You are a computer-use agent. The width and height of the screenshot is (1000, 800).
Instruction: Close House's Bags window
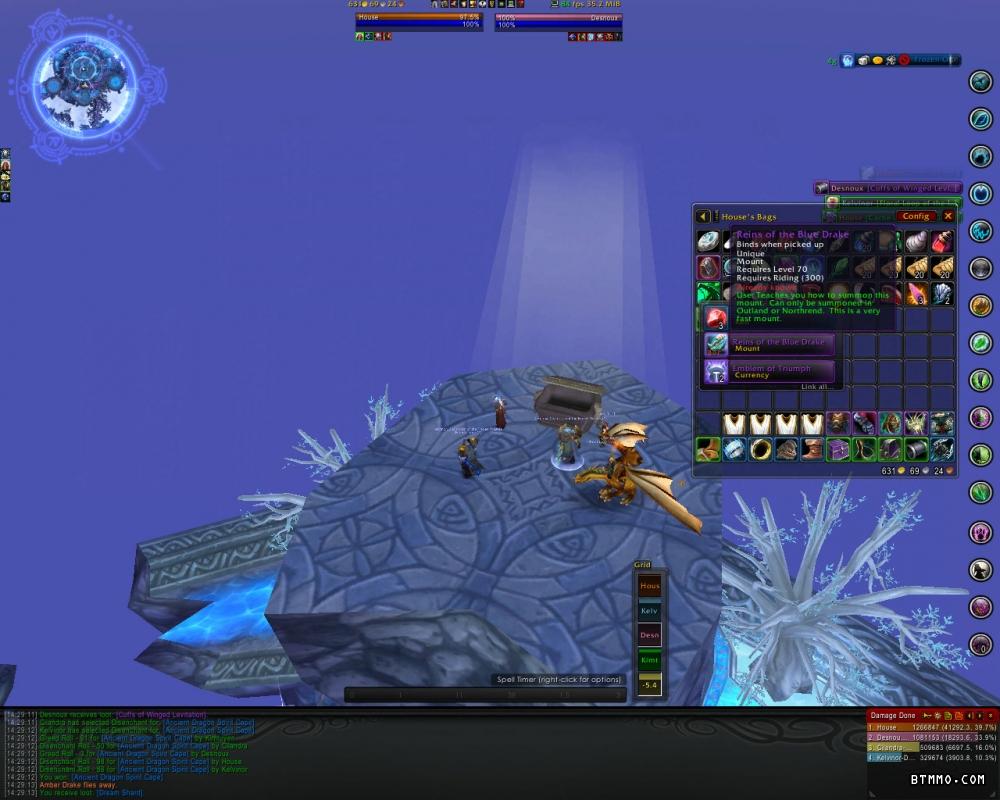(x=948, y=216)
